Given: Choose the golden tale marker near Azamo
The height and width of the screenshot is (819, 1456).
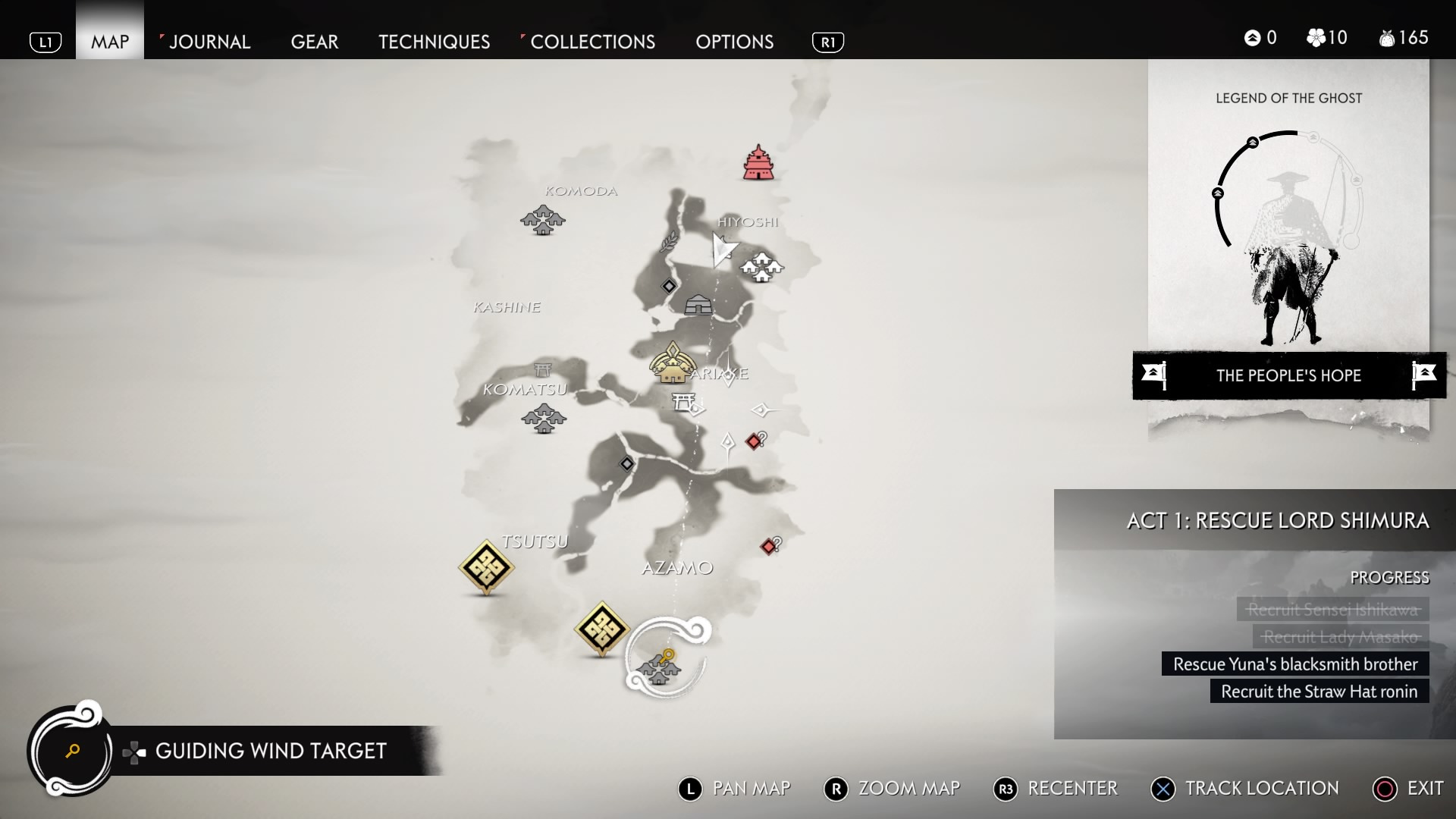Looking at the screenshot, I should coord(602,628).
